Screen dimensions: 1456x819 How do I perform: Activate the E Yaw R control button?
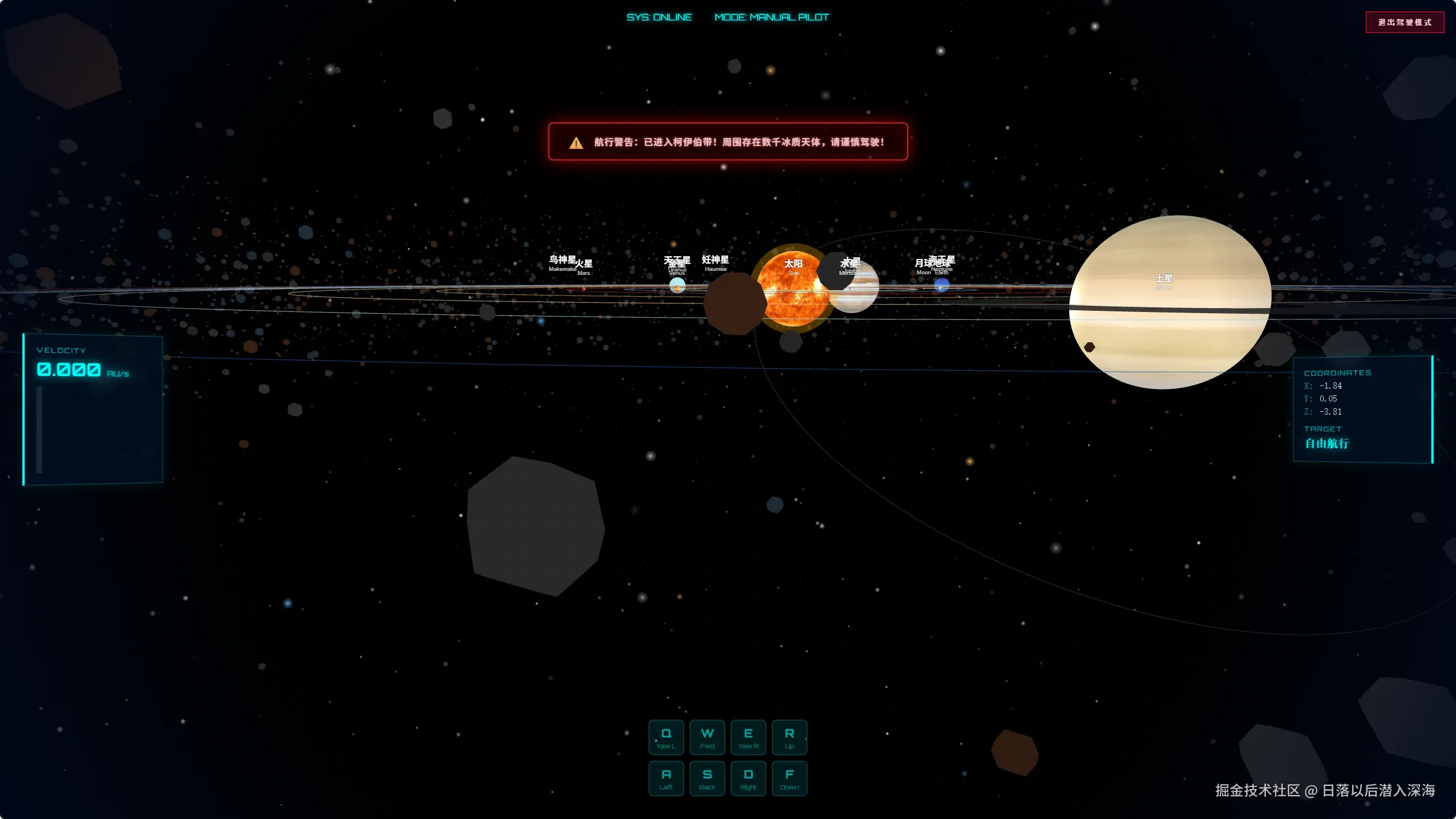tap(749, 737)
